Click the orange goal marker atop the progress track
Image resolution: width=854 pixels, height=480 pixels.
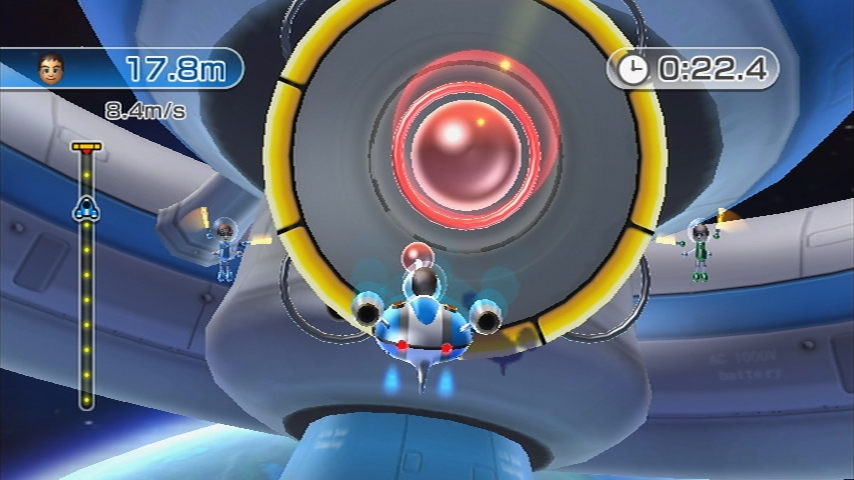(87, 146)
